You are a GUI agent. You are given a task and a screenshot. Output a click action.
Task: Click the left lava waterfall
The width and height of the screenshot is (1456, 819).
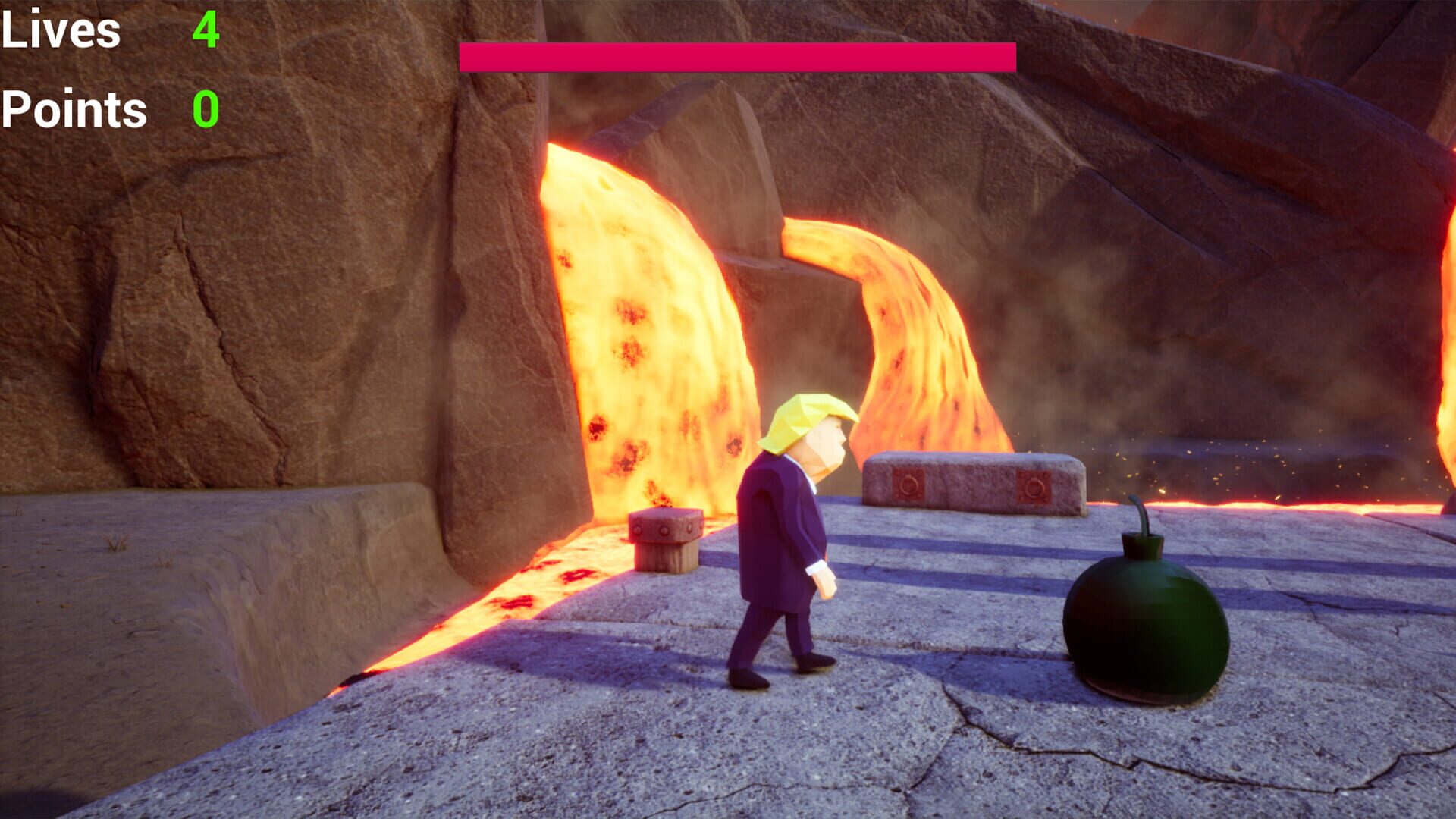[x=645, y=318]
